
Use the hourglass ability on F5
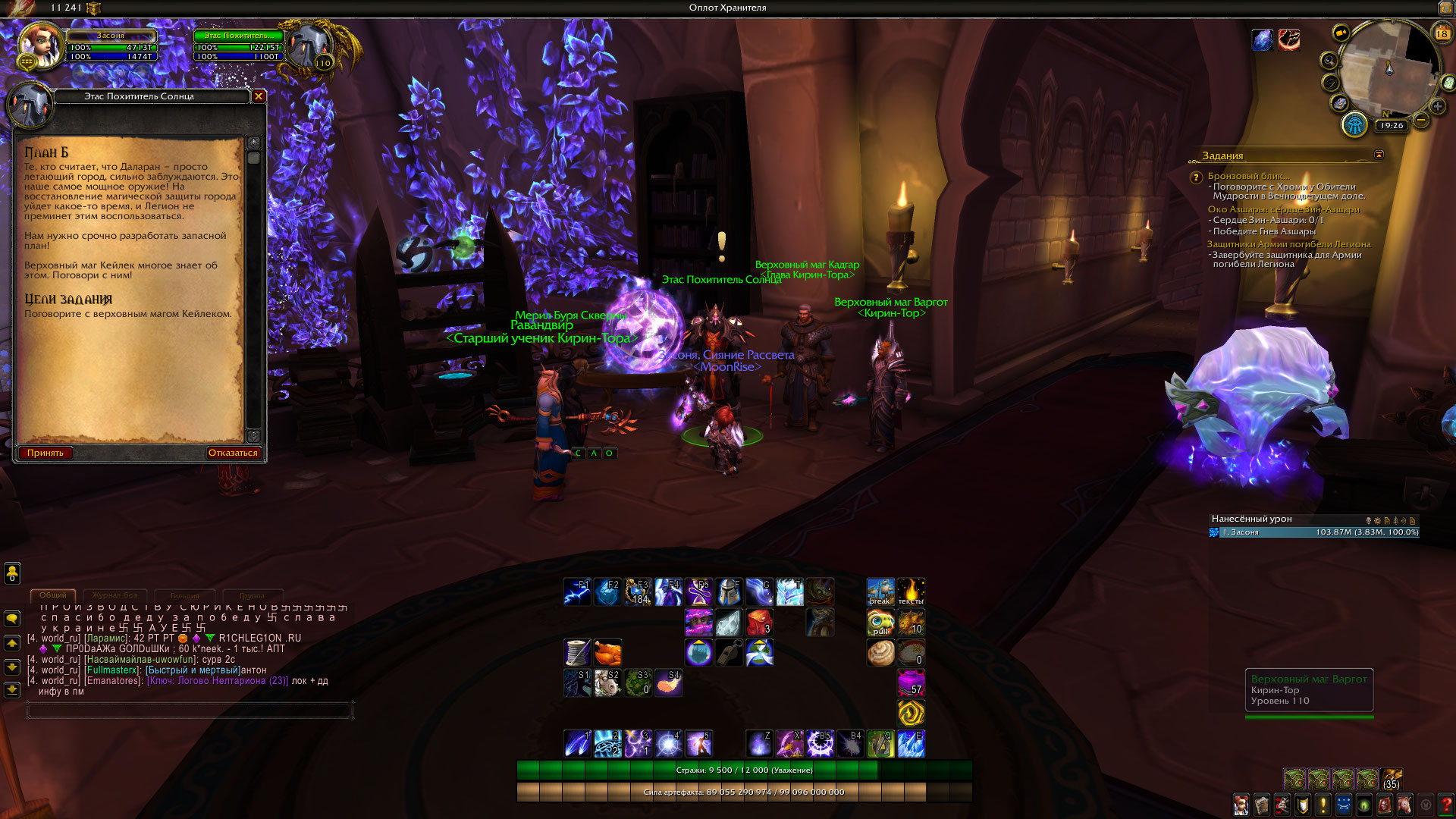(698, 592)
